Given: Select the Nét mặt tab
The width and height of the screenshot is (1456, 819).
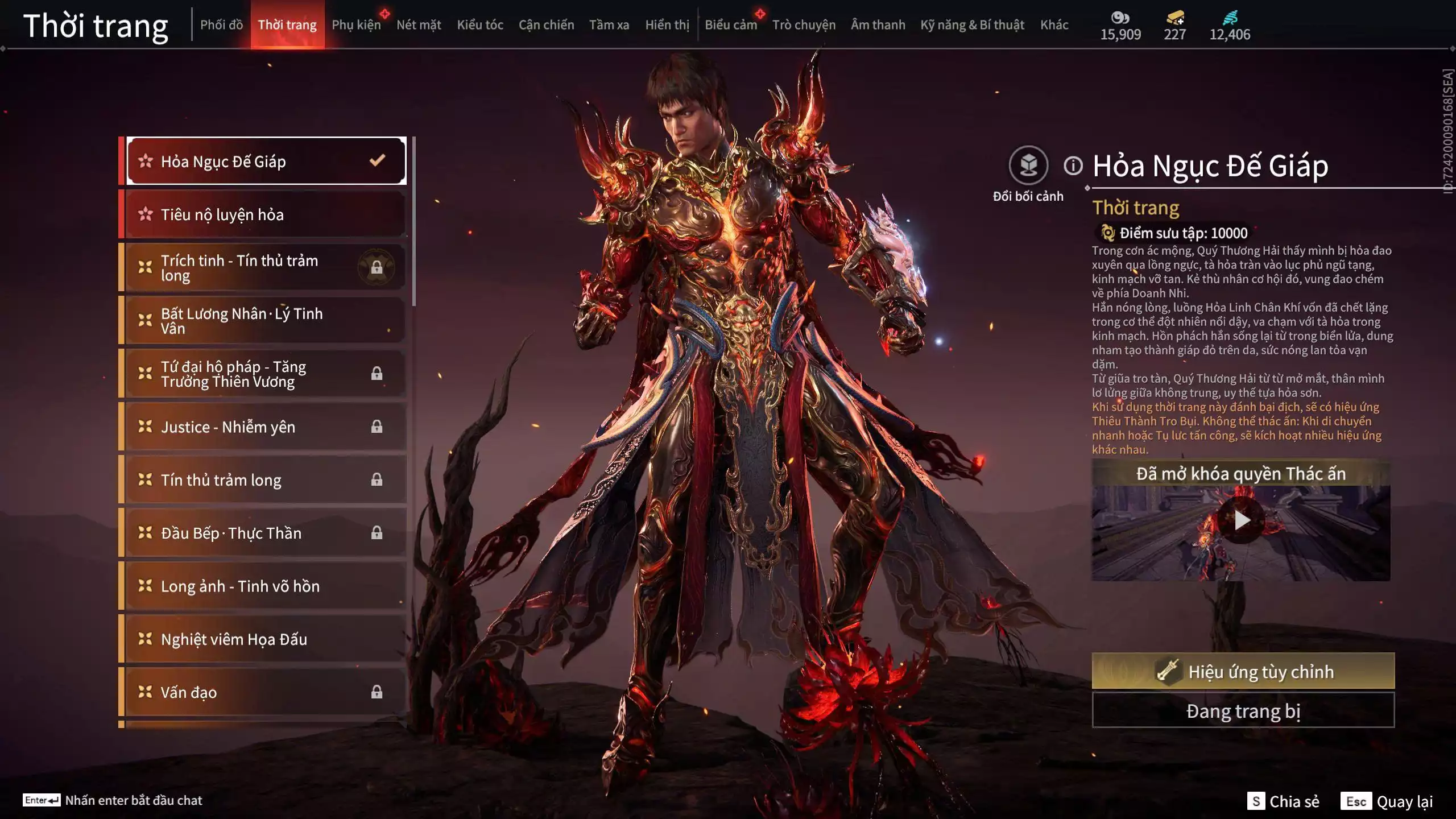Looking at the screenshot, I should click(x=419, y=25).
